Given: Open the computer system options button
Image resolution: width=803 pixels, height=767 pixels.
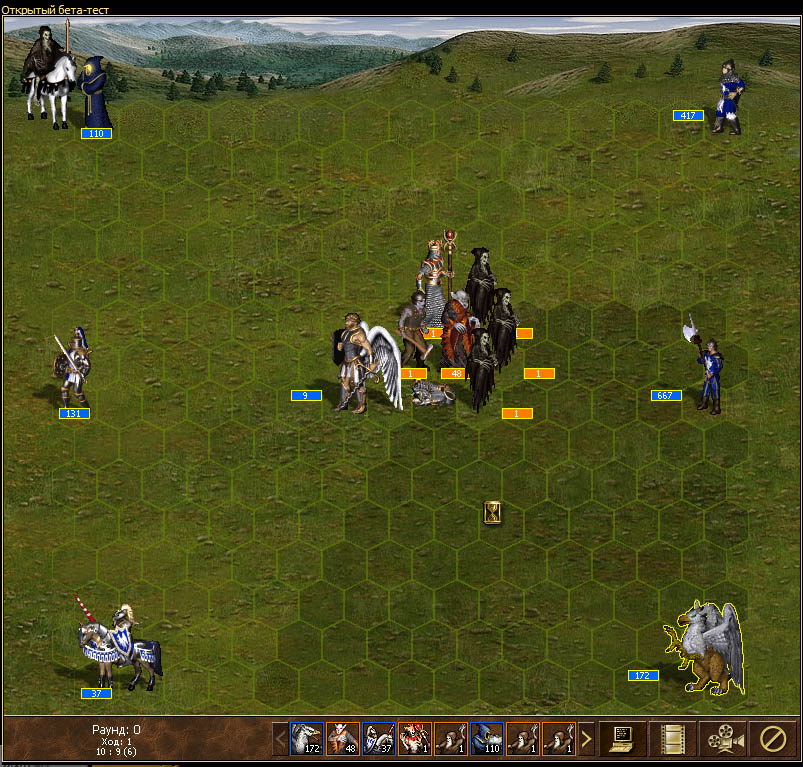Looking at the screenshot, I should tap(622, 739).
